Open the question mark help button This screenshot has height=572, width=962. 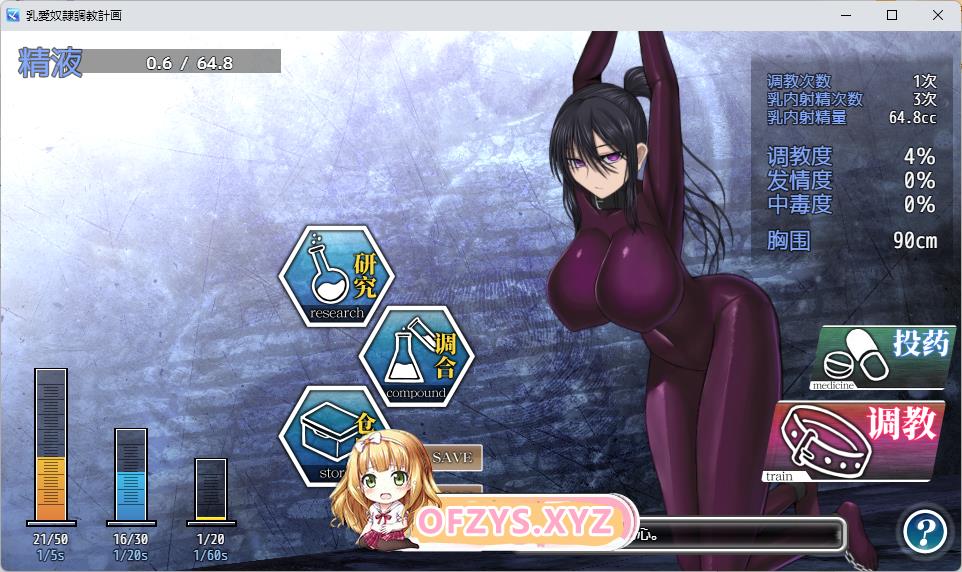tap(924, 531)
